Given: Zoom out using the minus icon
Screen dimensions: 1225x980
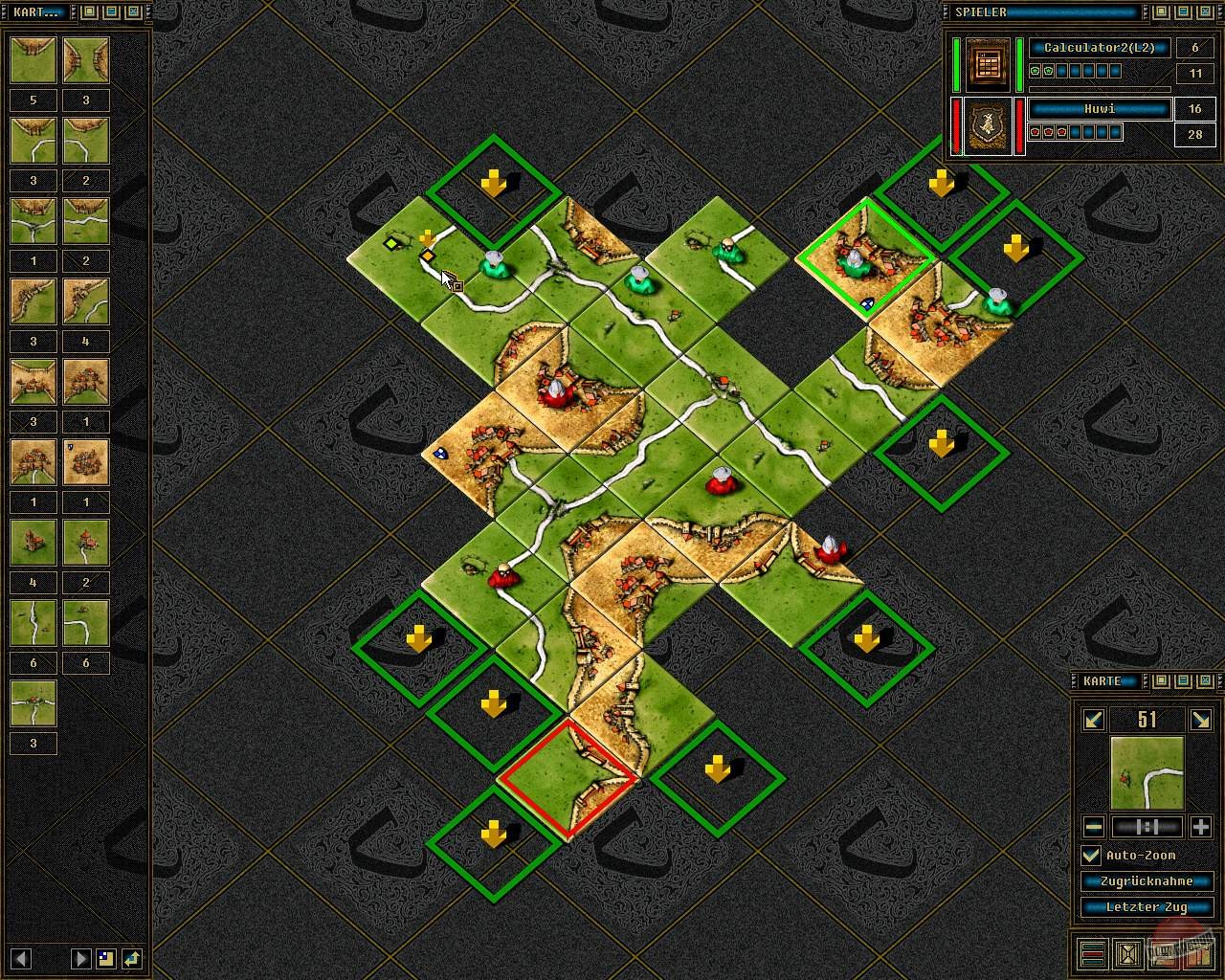Looking at the screenshot, I should 1092,827.
